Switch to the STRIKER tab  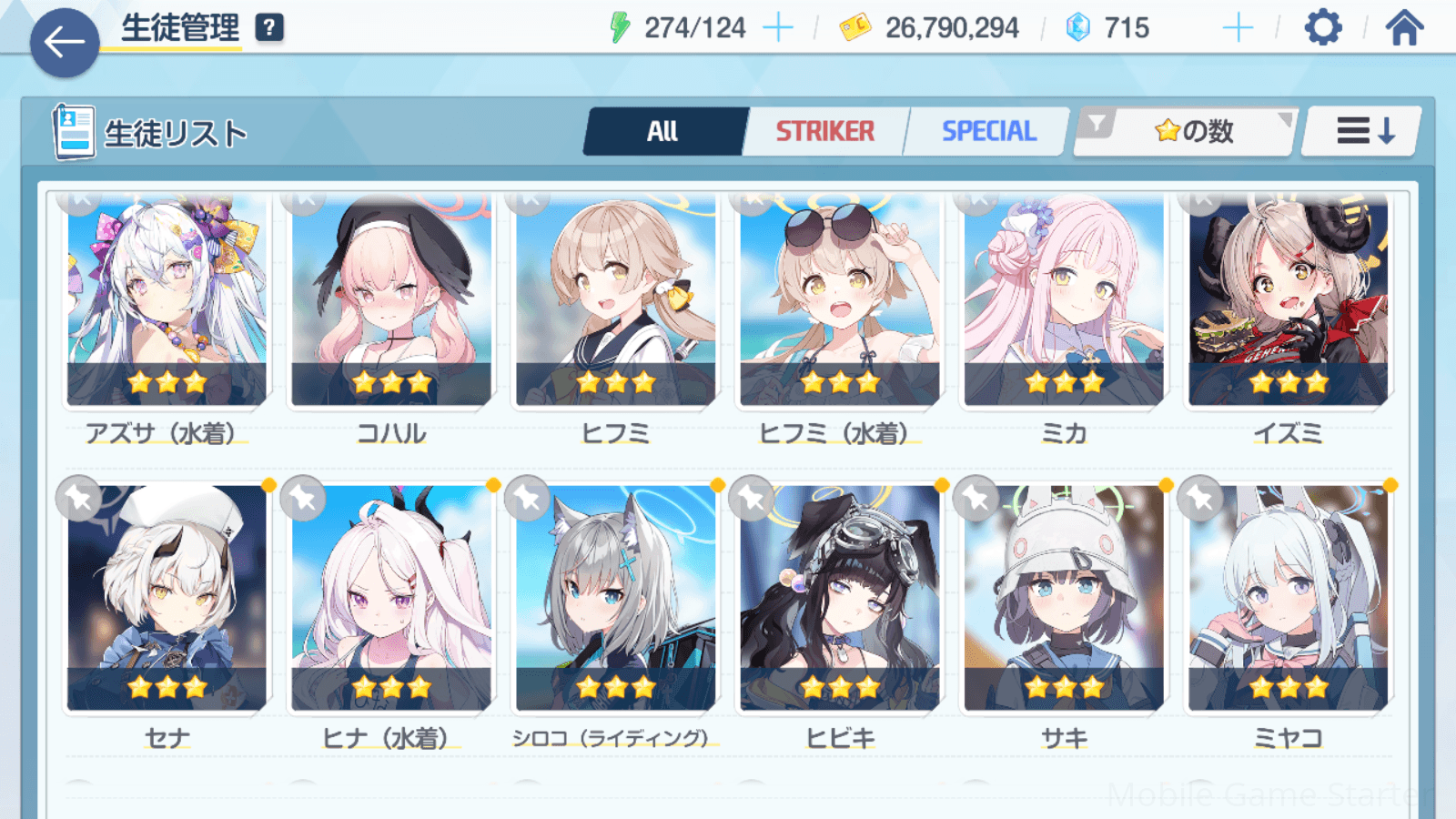point(824,132)
